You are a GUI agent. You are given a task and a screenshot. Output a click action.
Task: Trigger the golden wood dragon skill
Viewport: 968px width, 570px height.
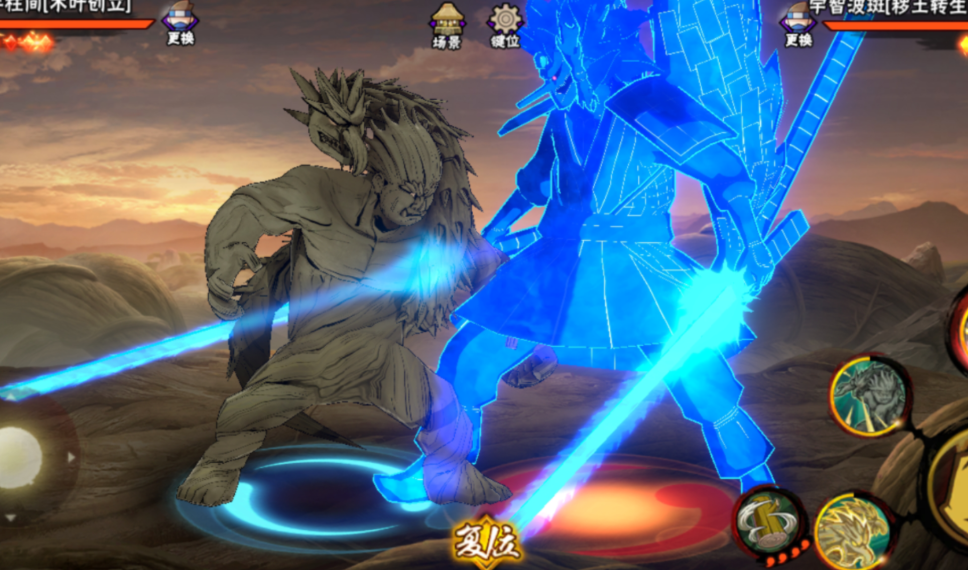pos(852,530)
